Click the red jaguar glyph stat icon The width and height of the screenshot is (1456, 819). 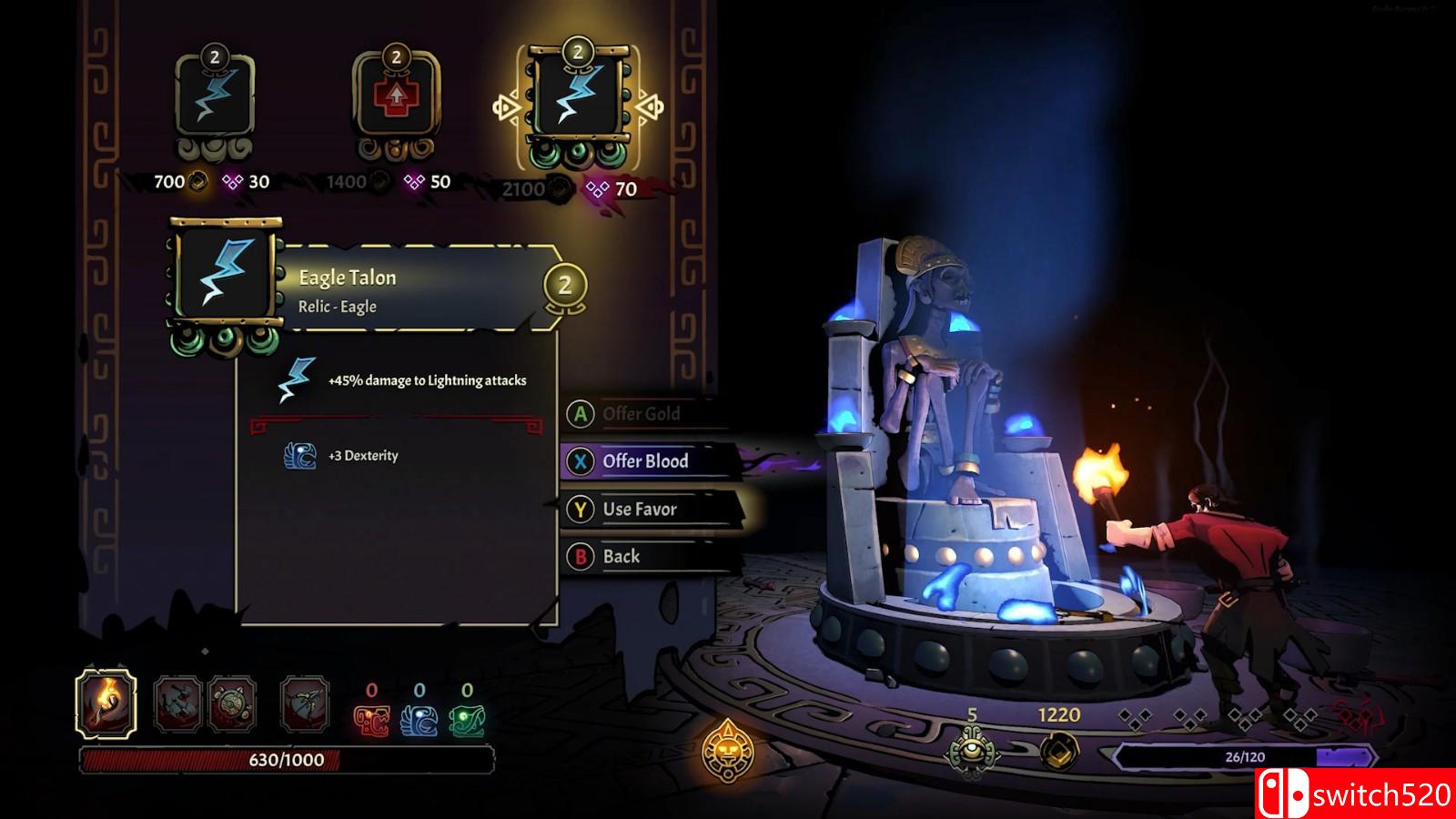(x=371, y=722)
